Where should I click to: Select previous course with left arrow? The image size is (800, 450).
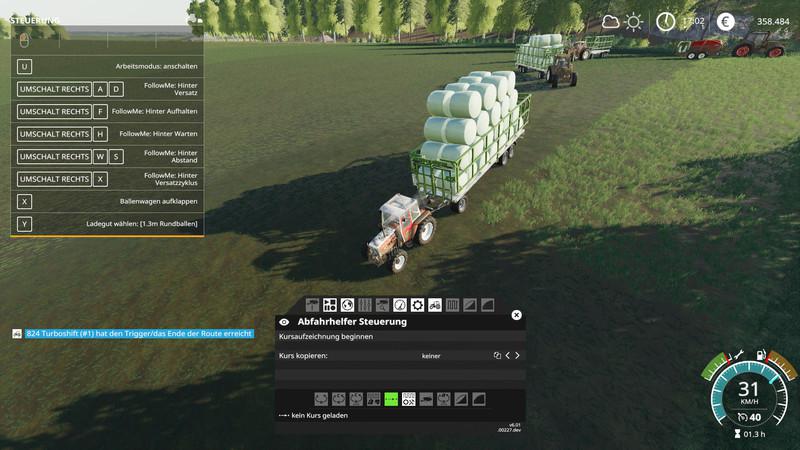507,355
